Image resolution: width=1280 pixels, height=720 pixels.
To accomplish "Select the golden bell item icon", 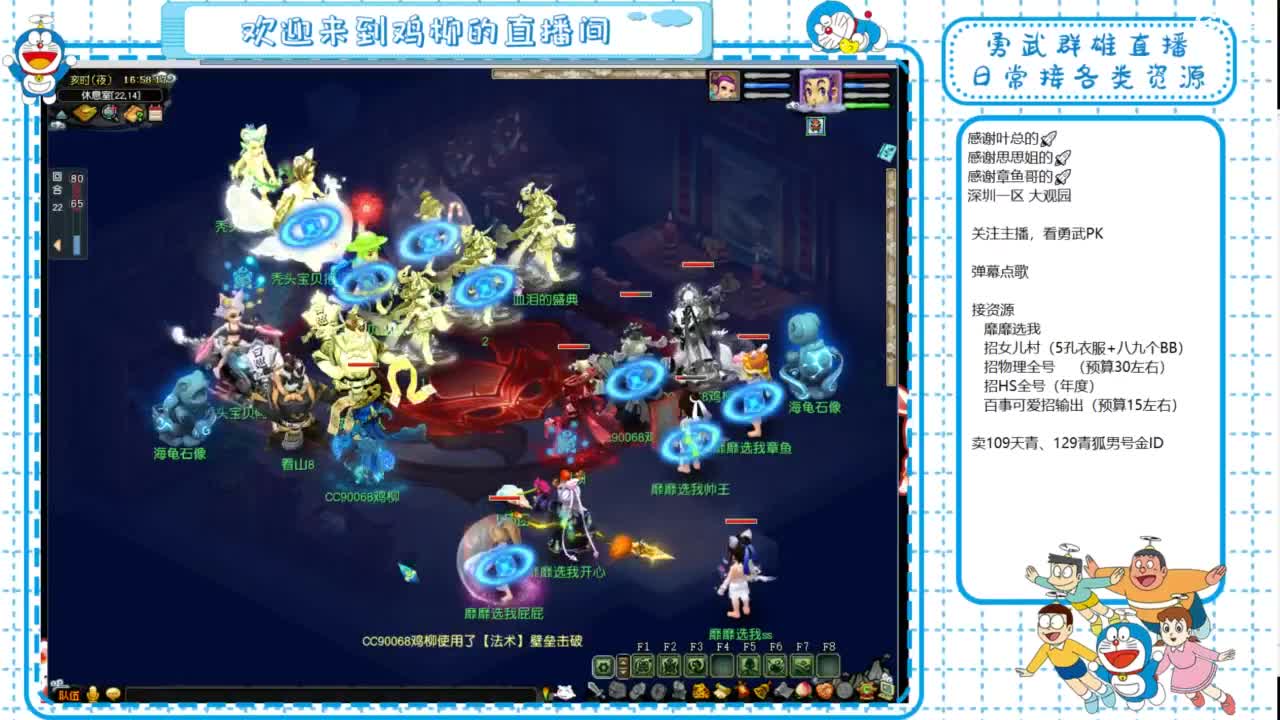I will point(762,690).
